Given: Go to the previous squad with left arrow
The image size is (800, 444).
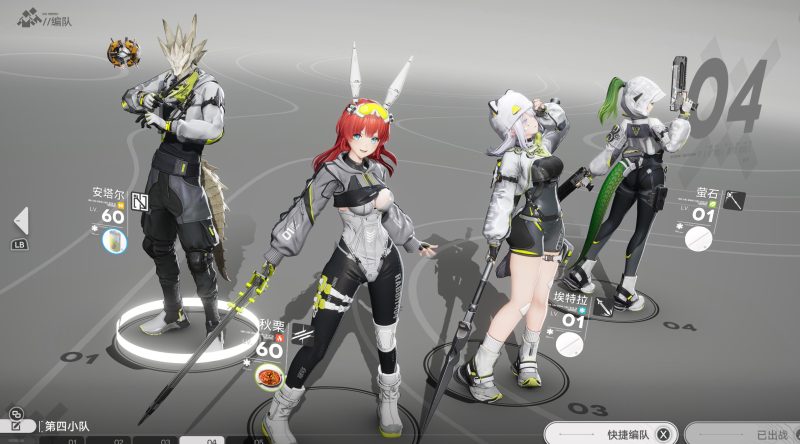Looking at the screenshot, I should (20, 221).
